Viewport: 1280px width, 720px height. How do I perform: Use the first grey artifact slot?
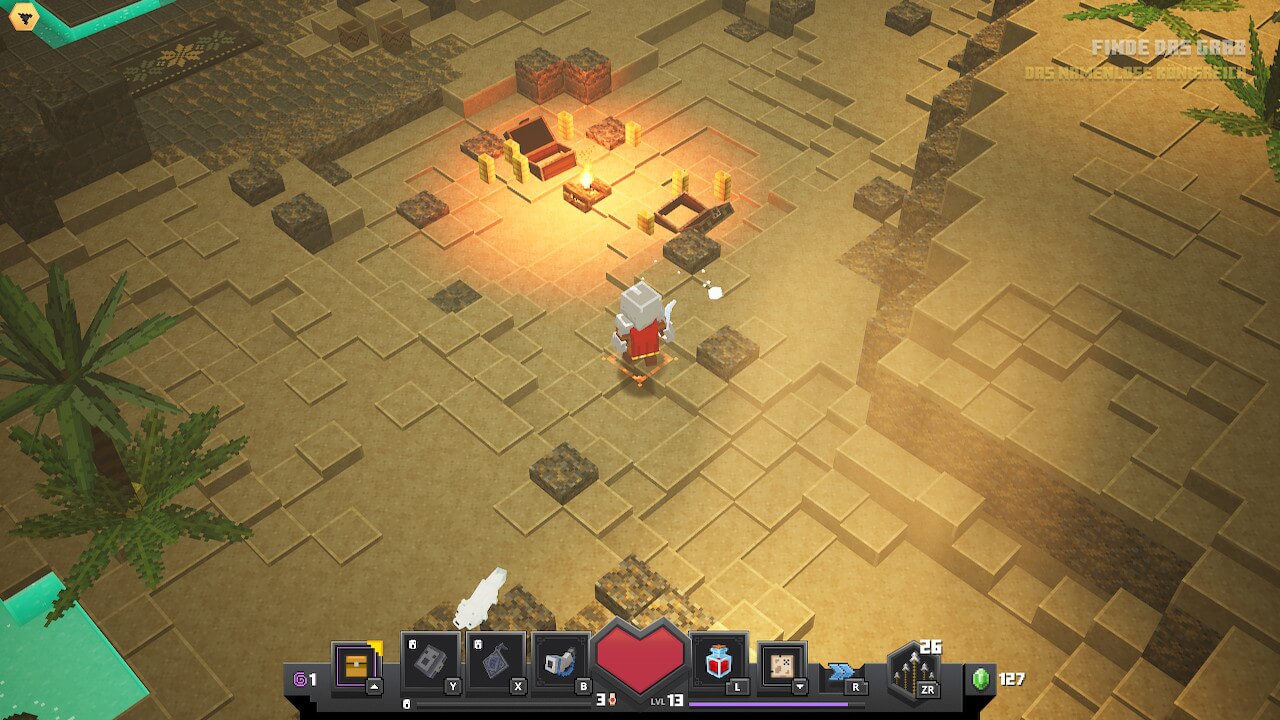pyautogui.click(x=431, y=662)
